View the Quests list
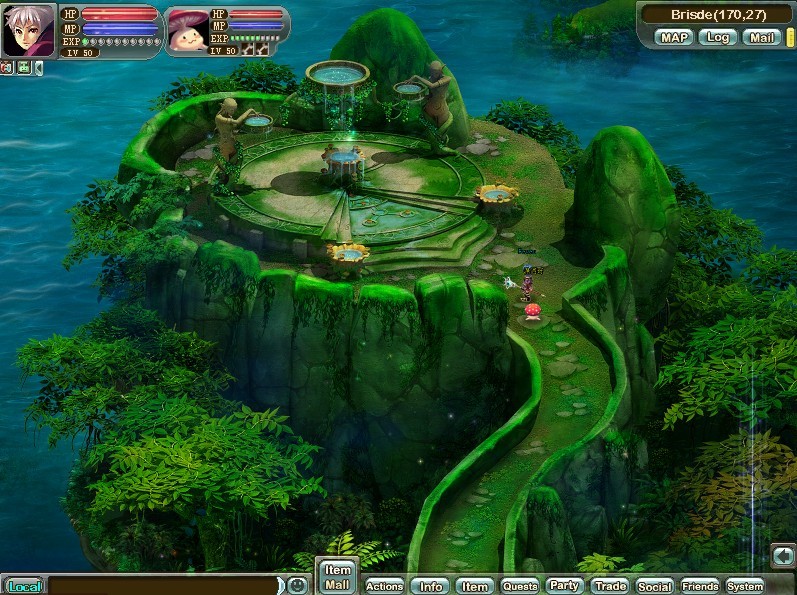This screenshot has height=595, width=797. tap(519, 587)
